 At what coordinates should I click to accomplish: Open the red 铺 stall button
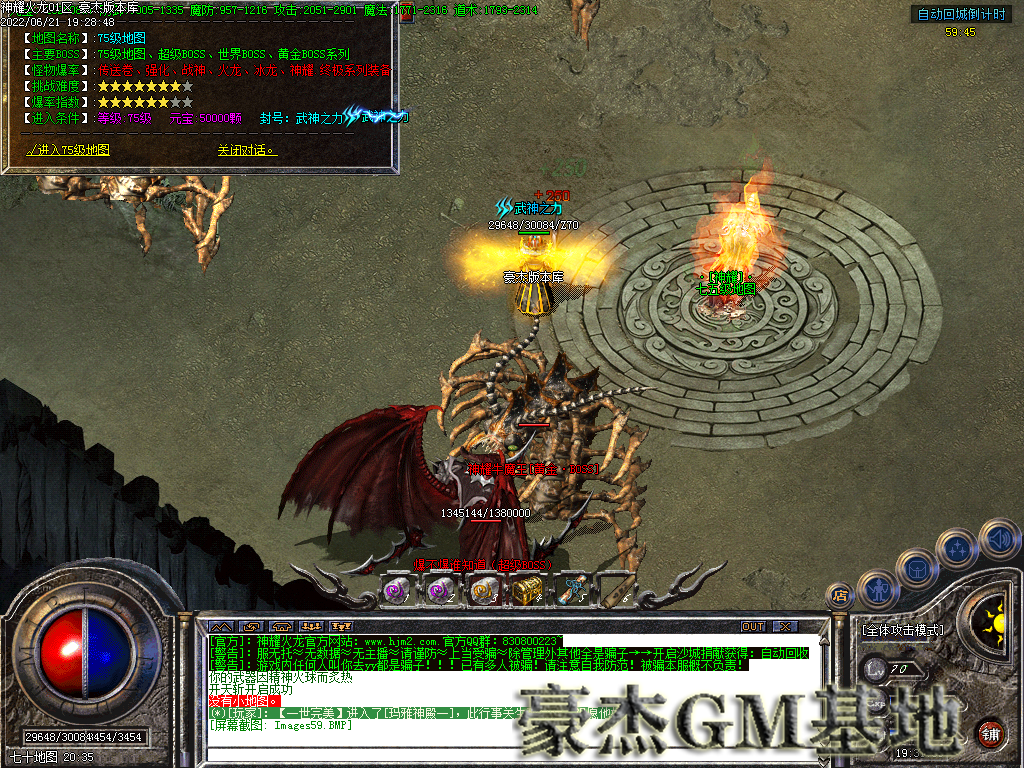pyautogui.click(x=991, y=733)
